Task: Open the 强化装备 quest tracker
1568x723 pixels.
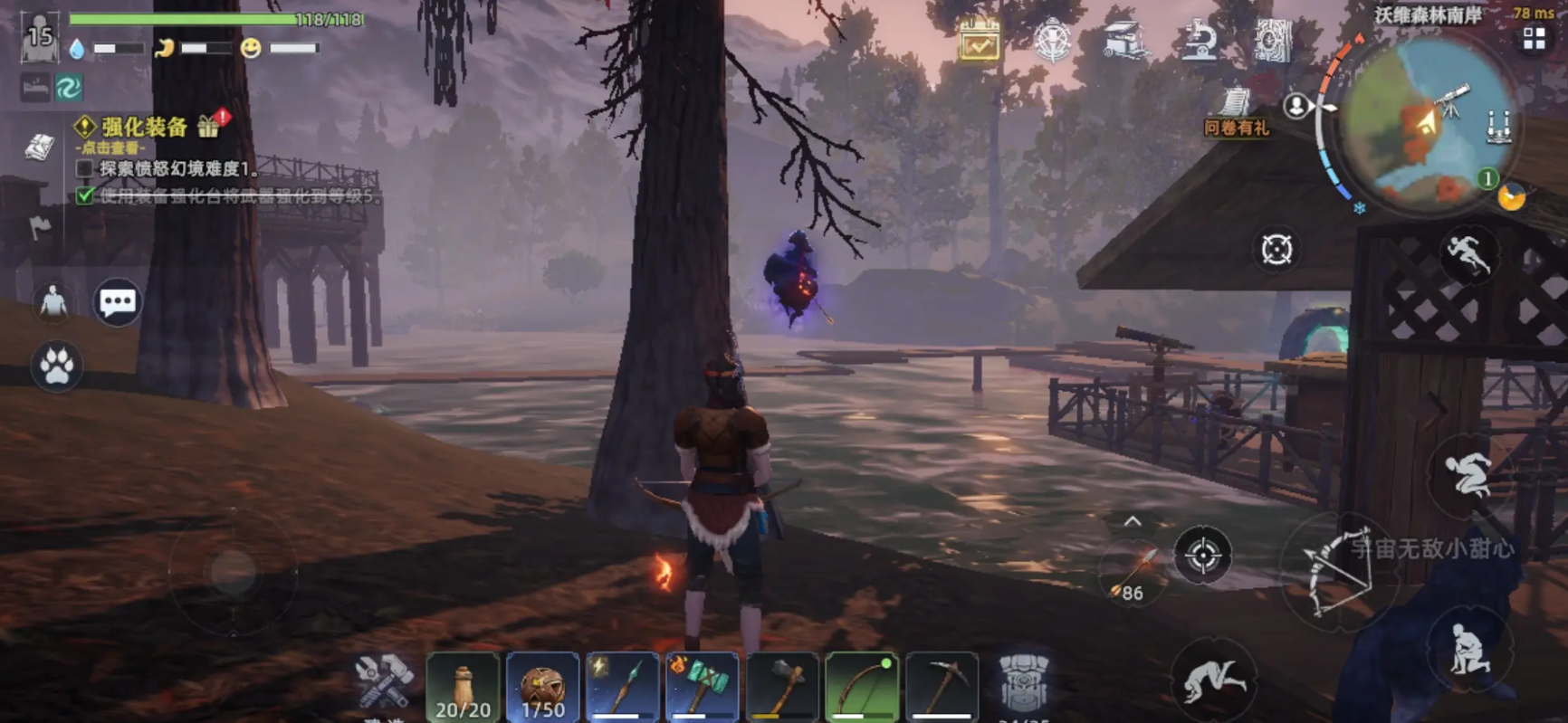Action: (x=143, y=128)
